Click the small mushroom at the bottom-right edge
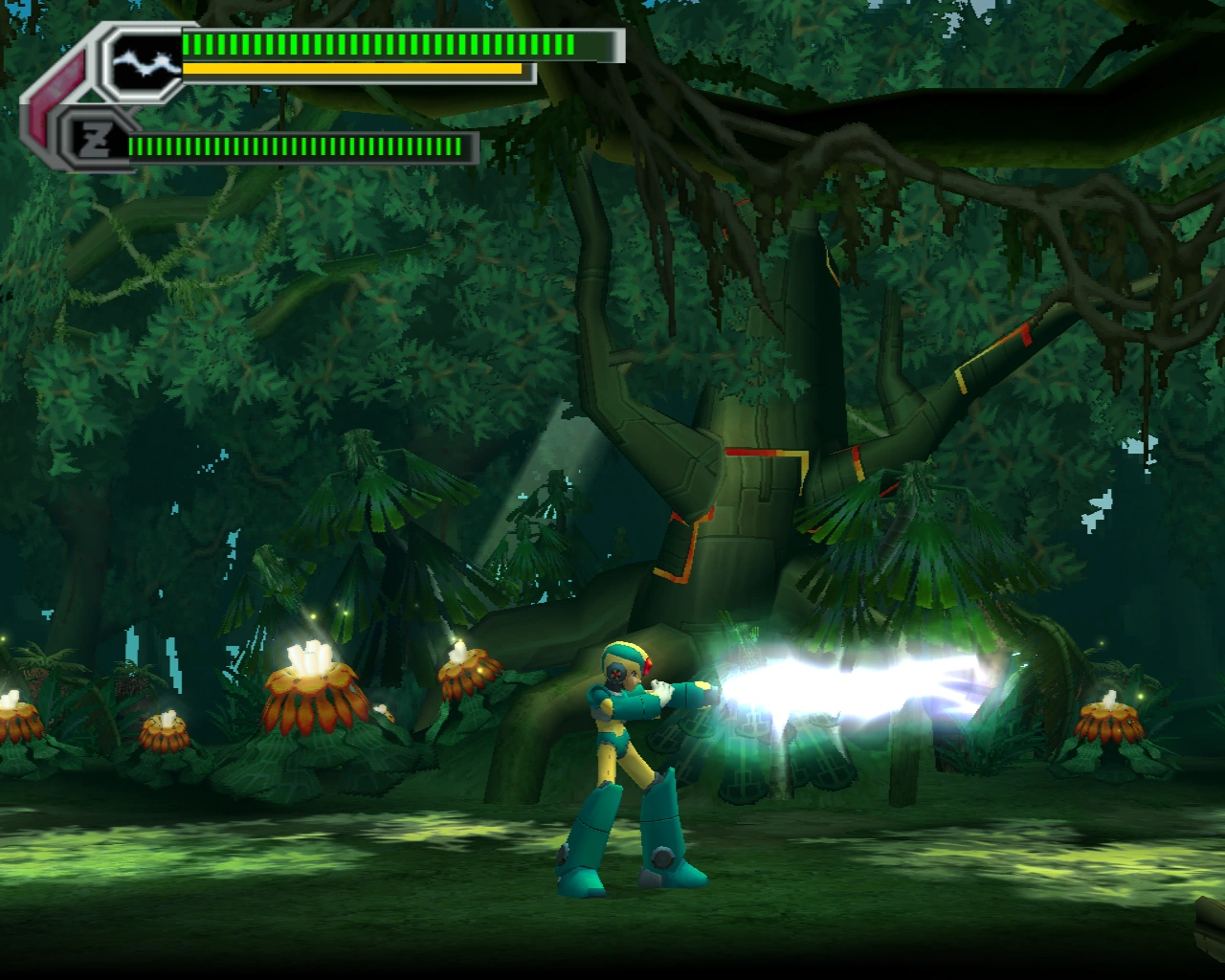Image resolution: width=1225 pixels, height=980 pixels. pos(1110,723)
